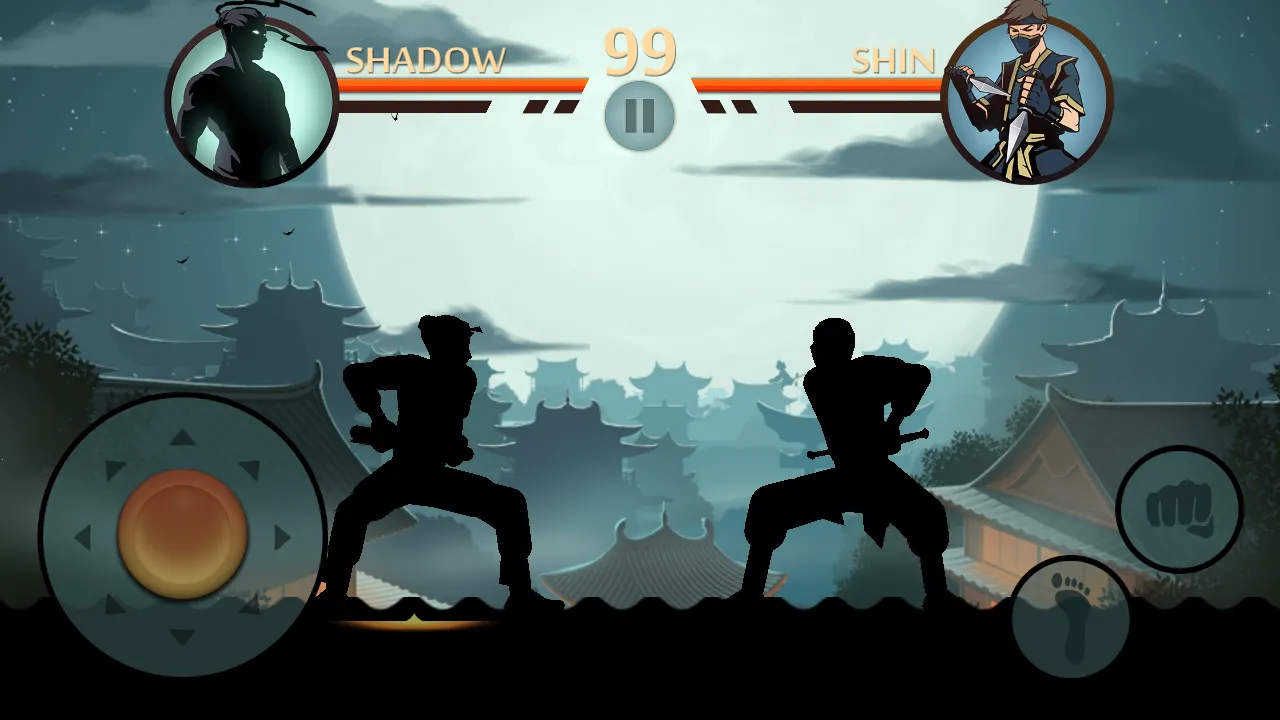This screenshot has height=720, width=1280.
Task: Tap the orange virtual joystick knob
Action: pos(182,535)
